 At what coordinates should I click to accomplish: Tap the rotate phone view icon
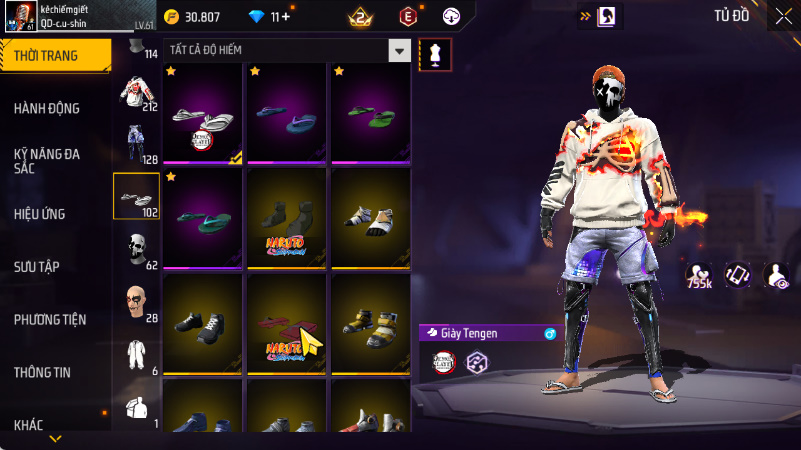pos(737,275)
